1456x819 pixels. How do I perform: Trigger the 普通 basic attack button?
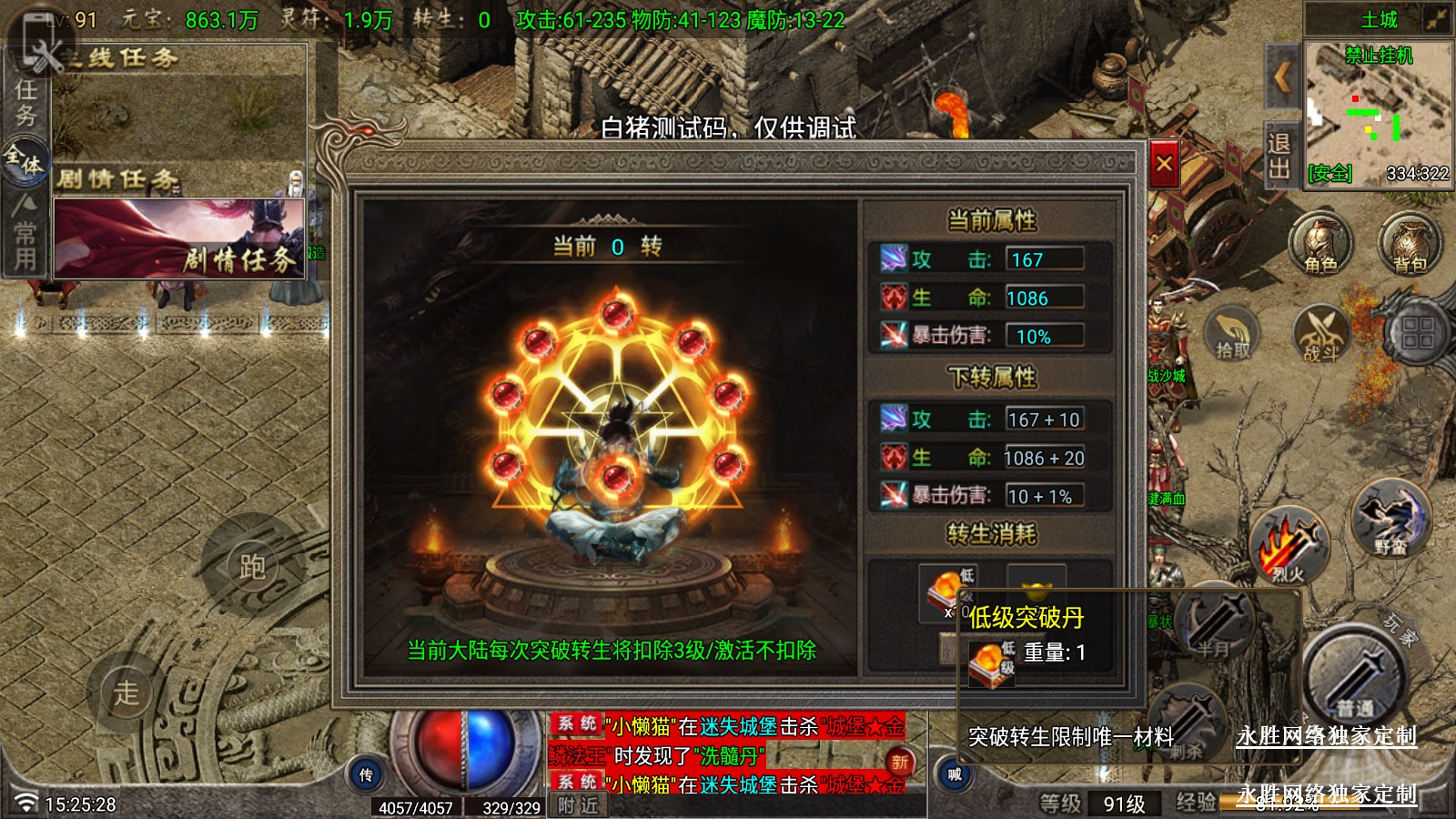[x=1355, y=678]
